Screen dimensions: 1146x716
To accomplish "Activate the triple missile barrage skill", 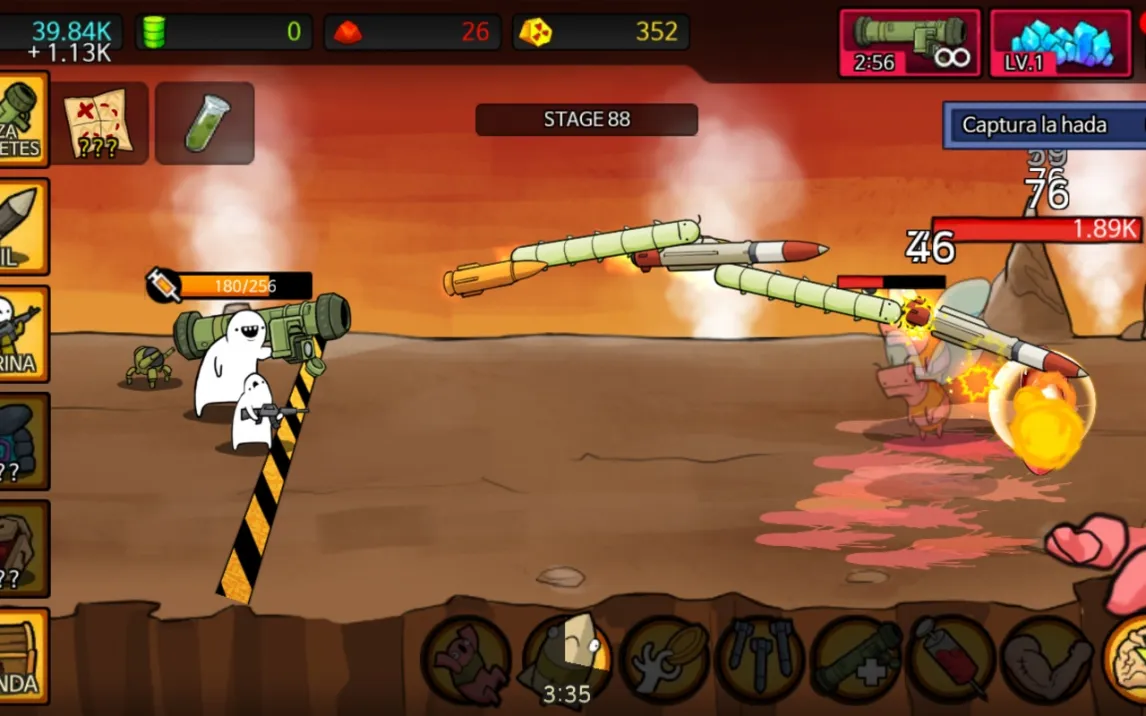I will coord(760,660).
